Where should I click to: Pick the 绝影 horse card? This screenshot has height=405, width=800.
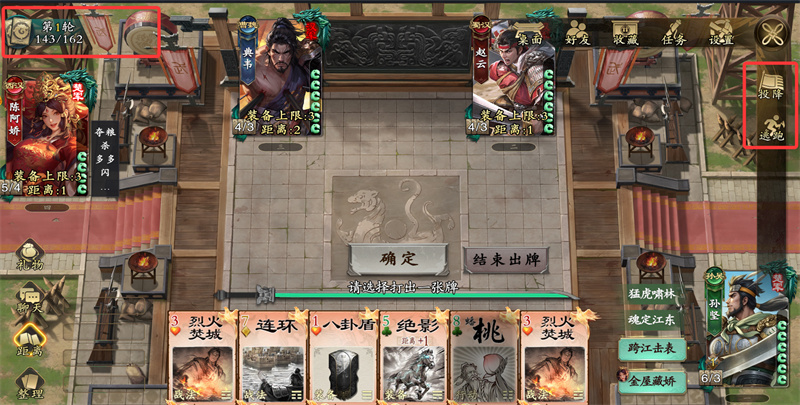point(413,355)
